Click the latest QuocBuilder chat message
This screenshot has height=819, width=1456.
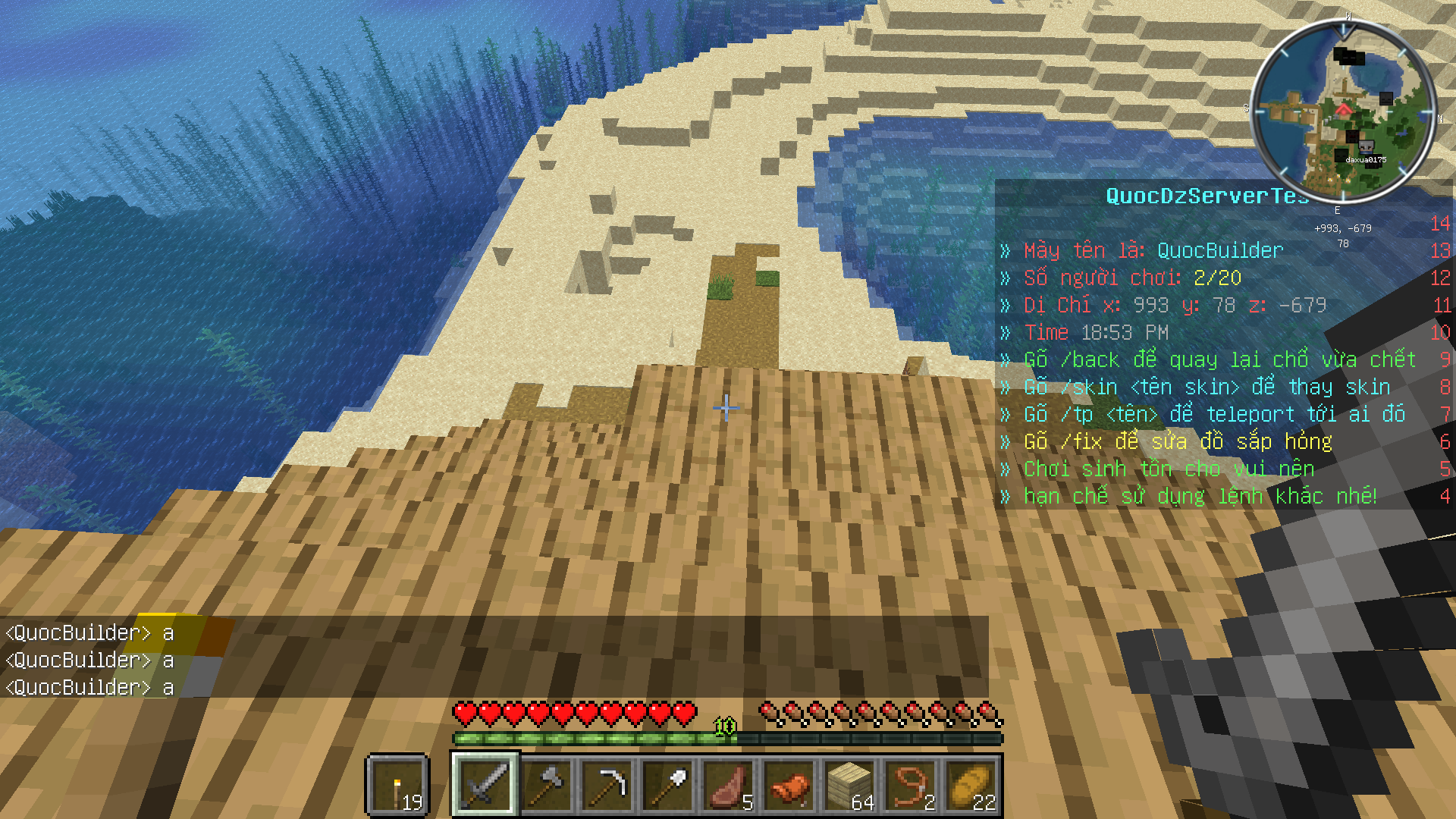point(89,688)
